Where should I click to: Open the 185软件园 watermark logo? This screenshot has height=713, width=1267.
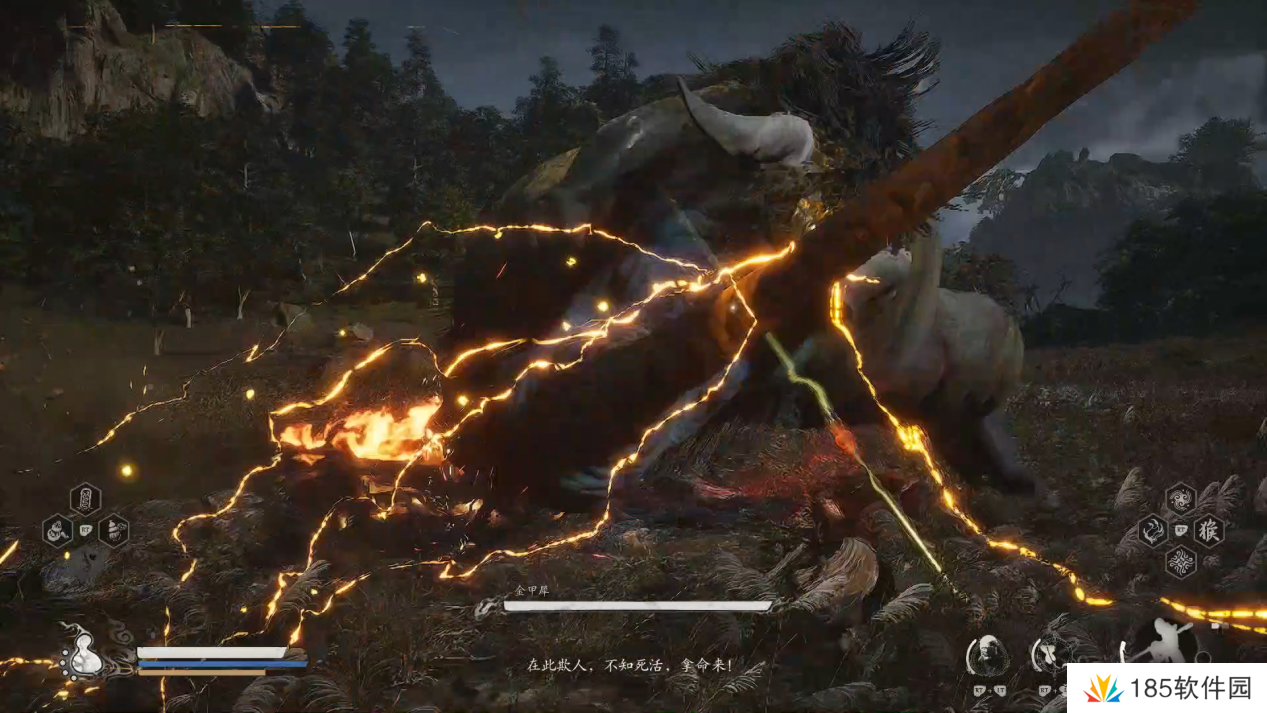click(x=1165, y=688)
